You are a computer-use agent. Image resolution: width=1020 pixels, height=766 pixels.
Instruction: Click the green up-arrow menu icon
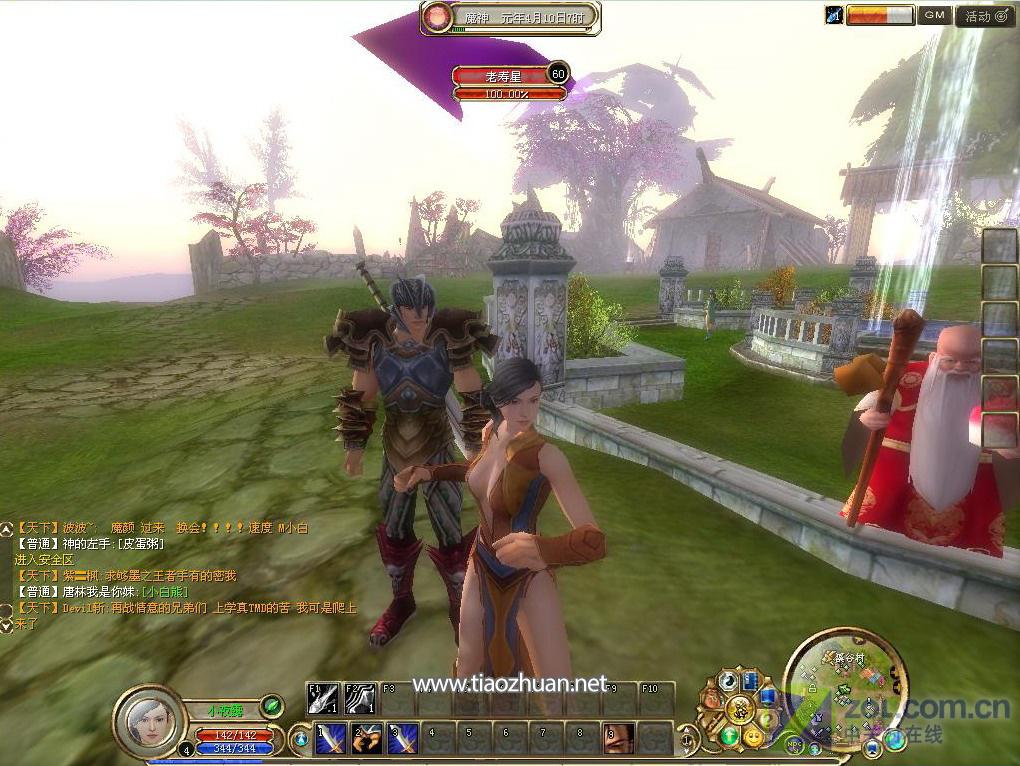729,737
